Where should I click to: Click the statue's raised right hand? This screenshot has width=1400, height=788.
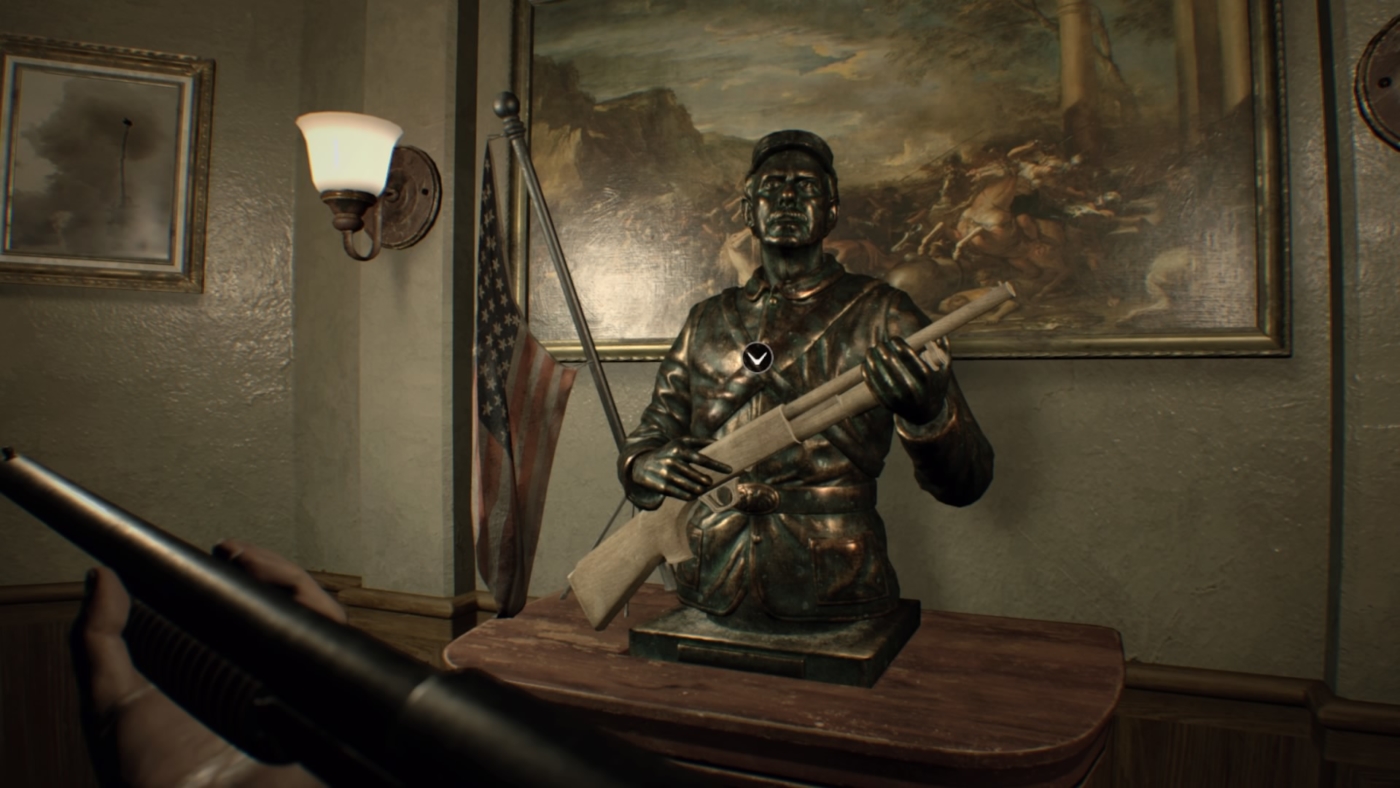pyautogui.click(x=900, y=370)
